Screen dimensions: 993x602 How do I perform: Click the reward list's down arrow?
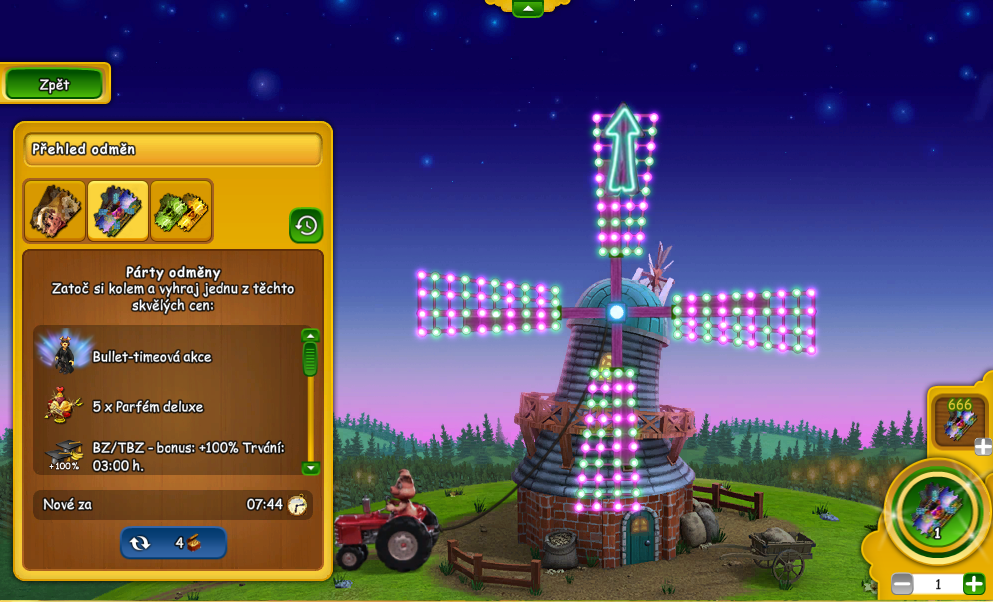tap(310, 468)
